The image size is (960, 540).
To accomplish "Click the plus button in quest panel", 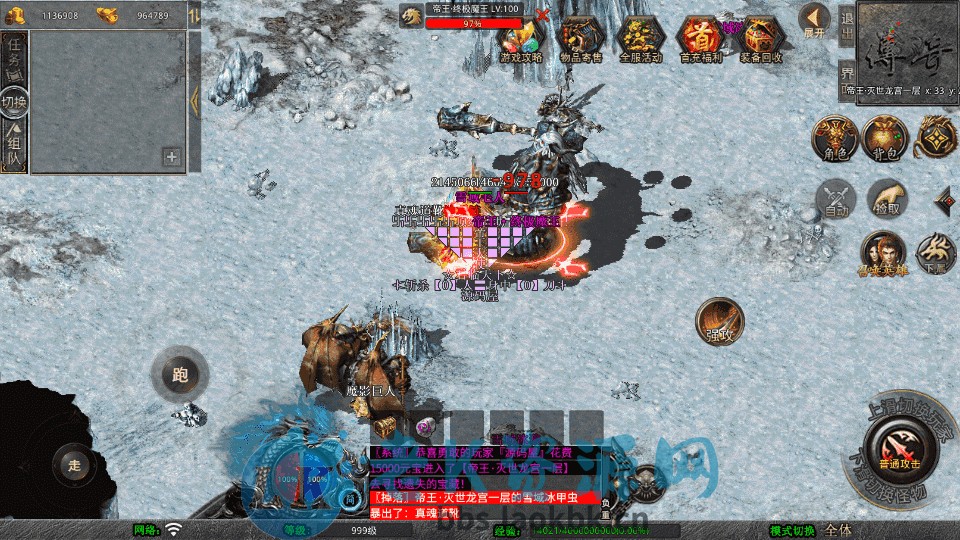I will [x=172, y=156].
